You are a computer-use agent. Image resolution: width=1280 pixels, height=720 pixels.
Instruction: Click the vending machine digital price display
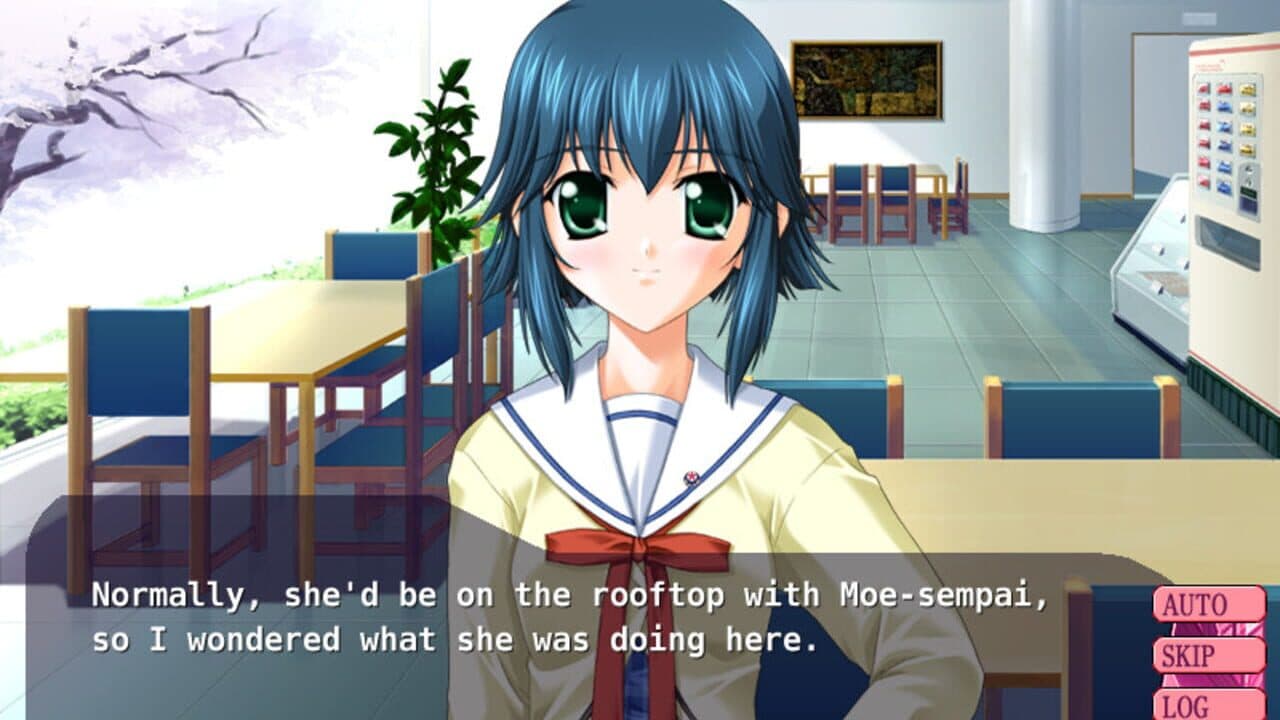pyautogui.click(x=1247, y=193)
